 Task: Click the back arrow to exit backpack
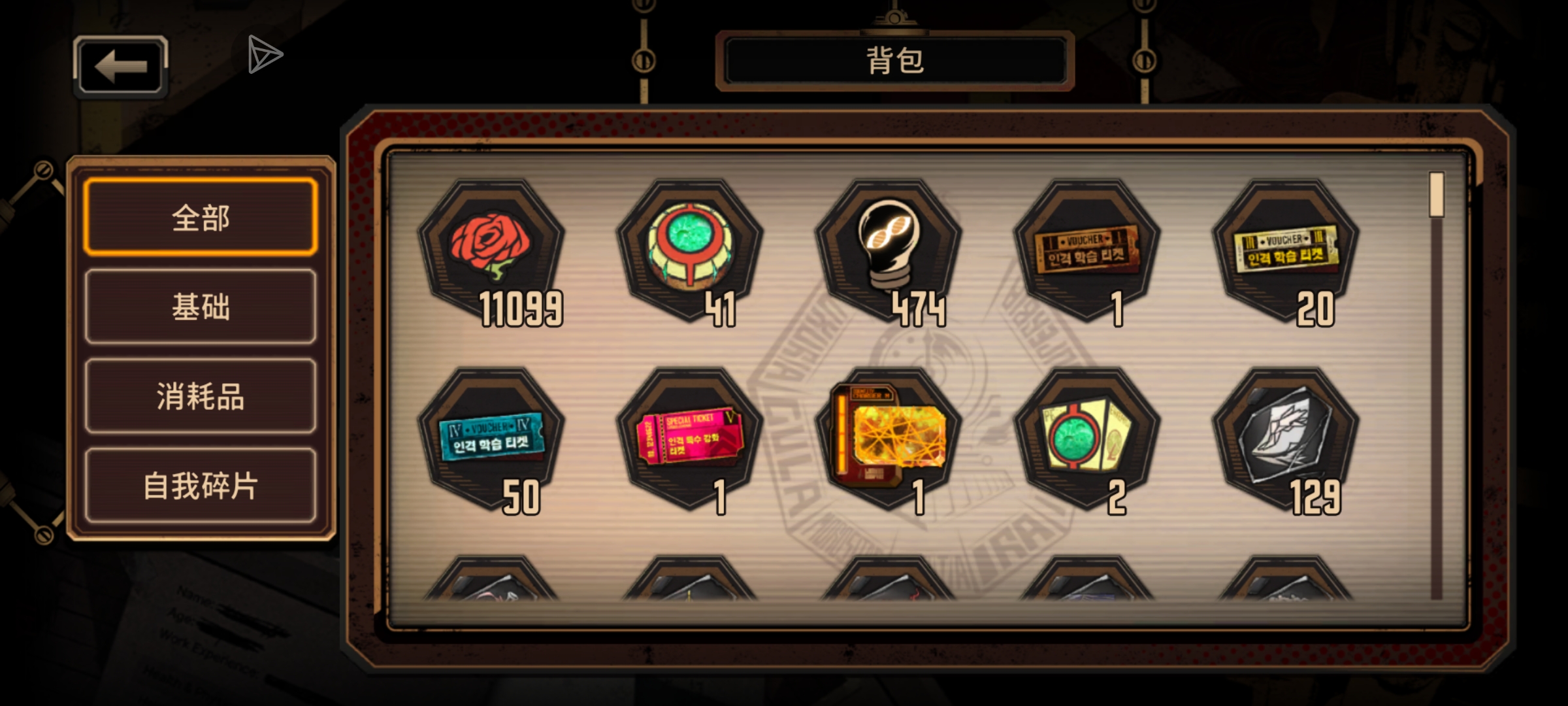pos(120,65)
